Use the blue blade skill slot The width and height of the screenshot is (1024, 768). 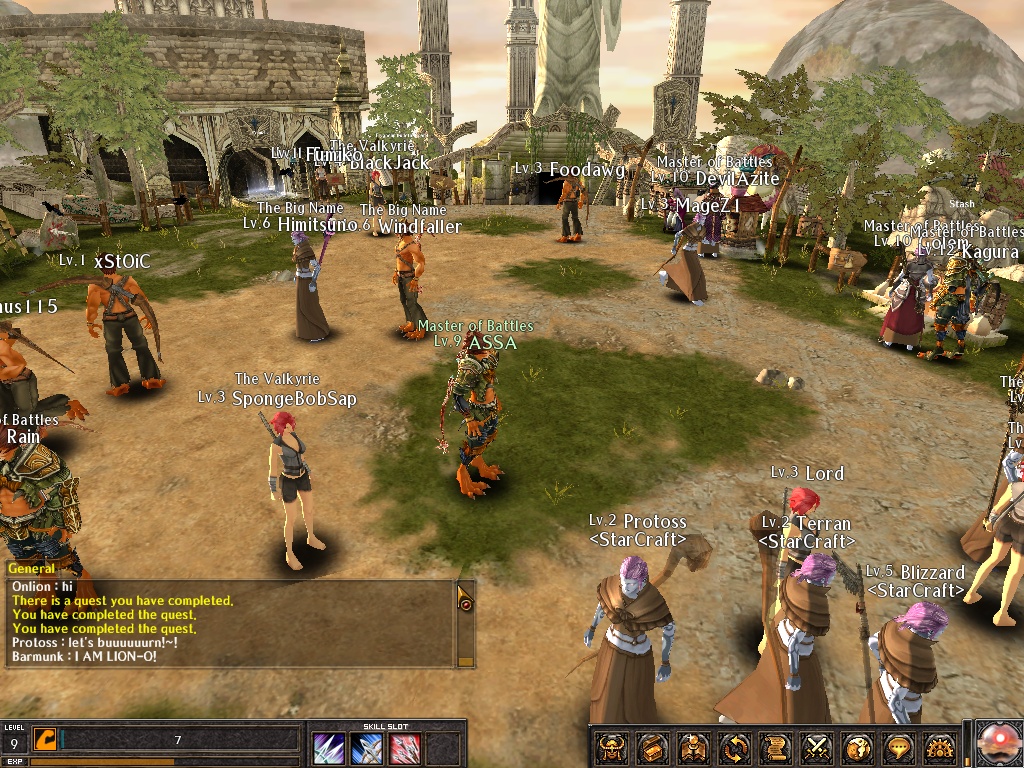tap(367, 748)
